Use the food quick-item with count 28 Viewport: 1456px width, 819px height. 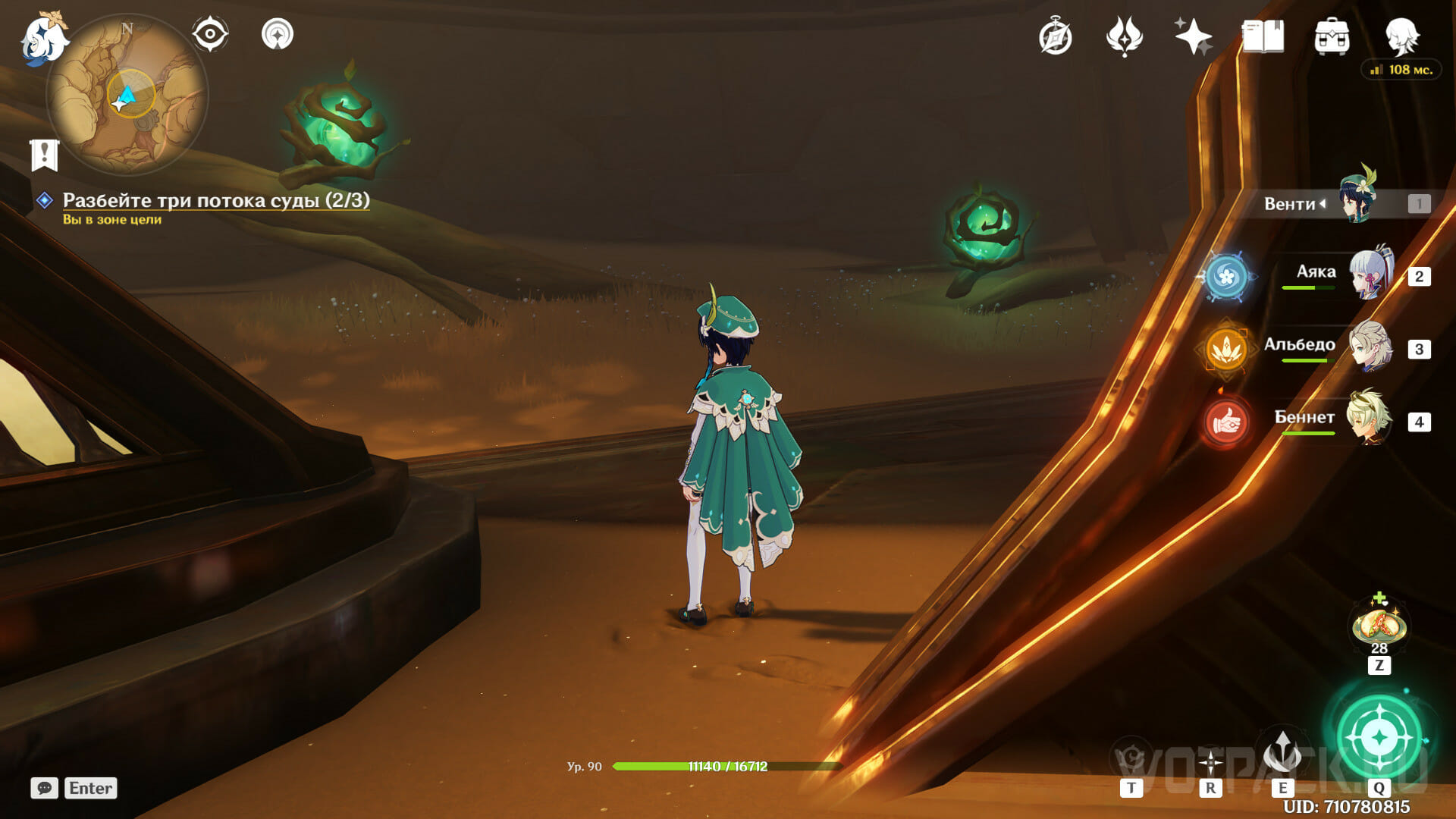1379,626
